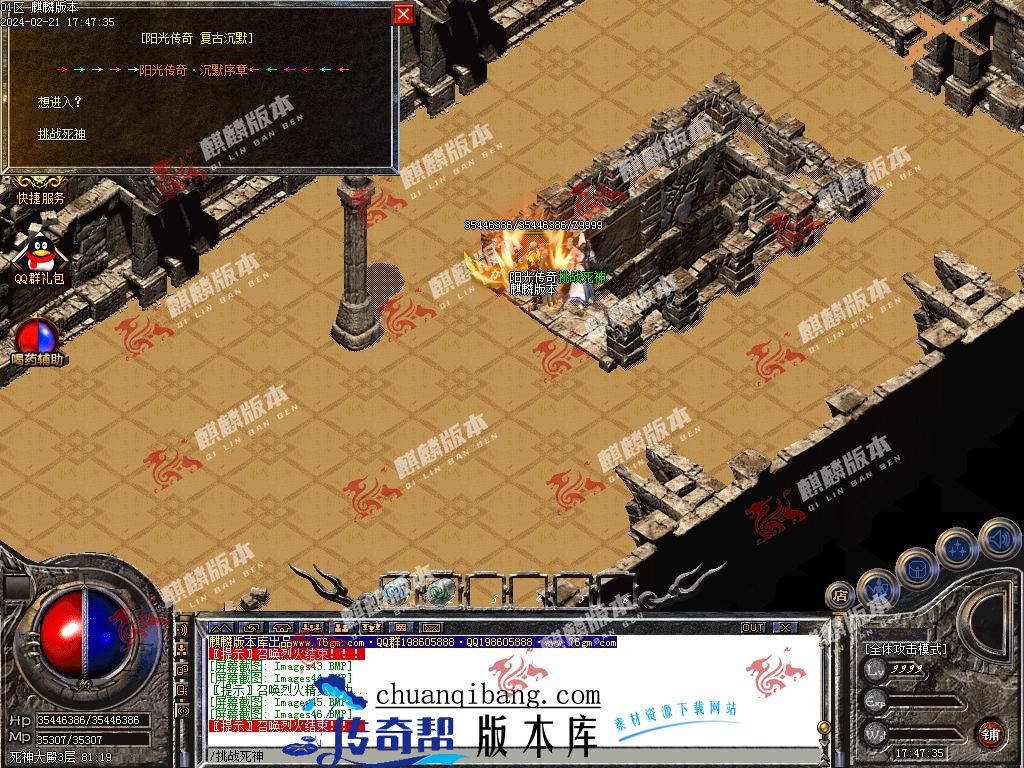Screen dimensions: 1024x768
Task: Toggle the sound speaker button
Action: tap(997, 539)
